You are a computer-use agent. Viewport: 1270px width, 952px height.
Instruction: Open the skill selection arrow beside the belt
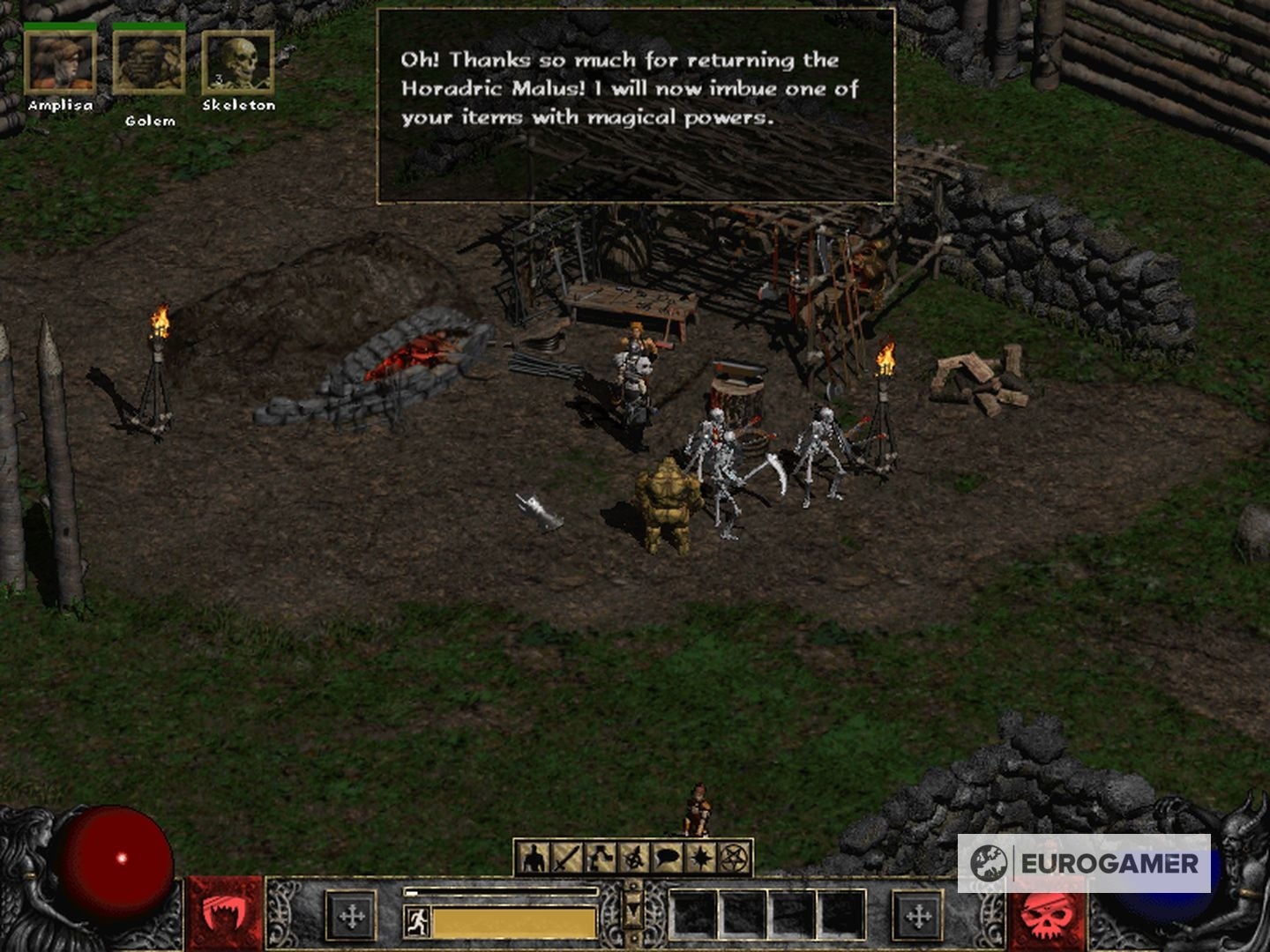pyautogui.click(x=632, y=910)
